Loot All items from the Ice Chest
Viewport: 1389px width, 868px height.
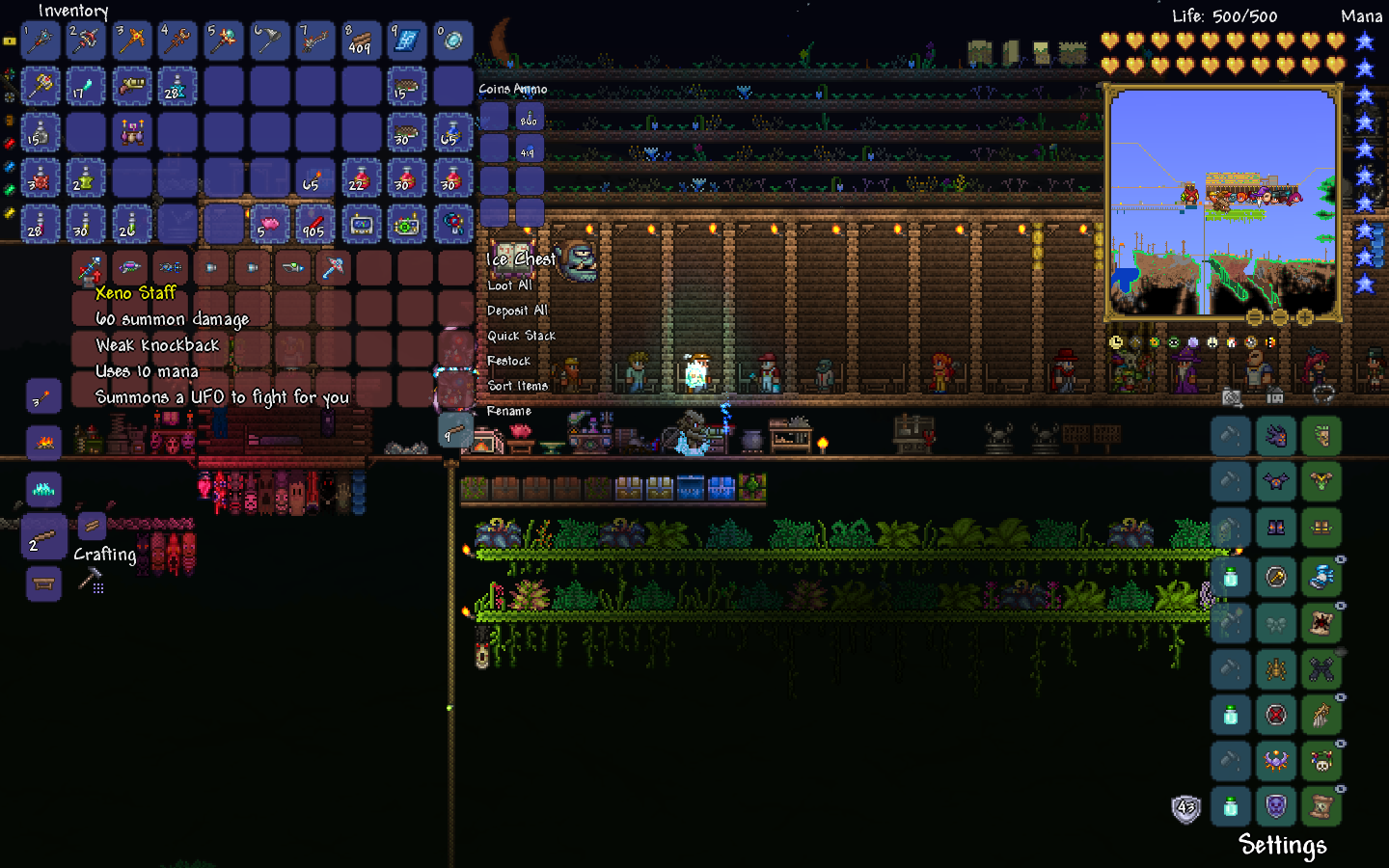(x=509, y=285)
